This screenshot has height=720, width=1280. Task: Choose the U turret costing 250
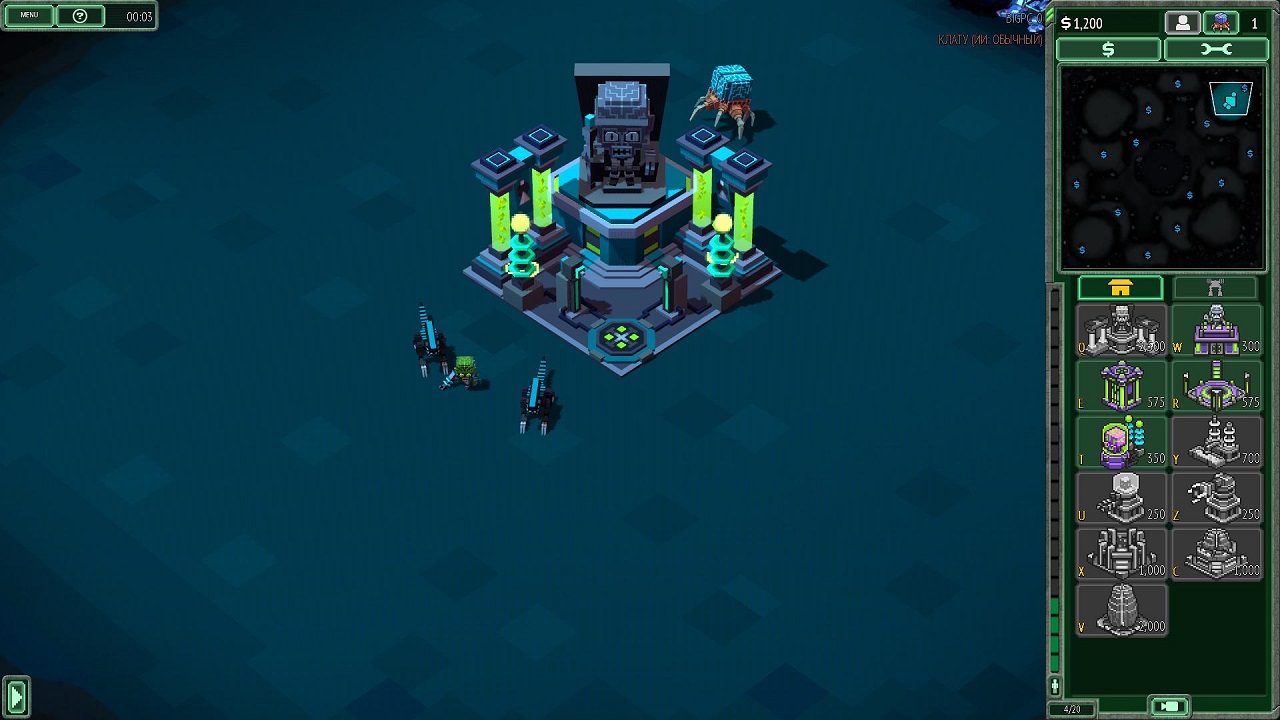1121,497
